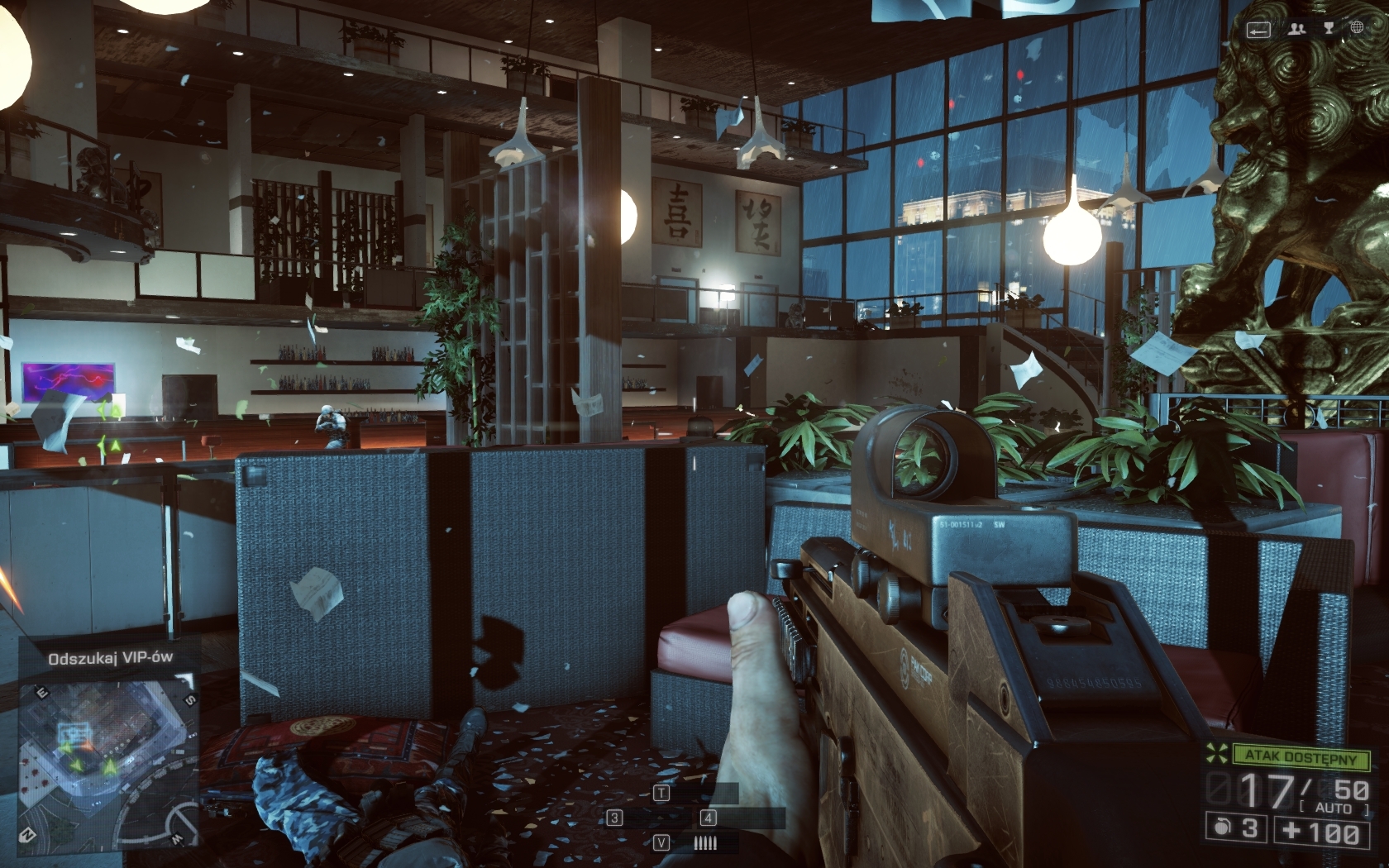
Task: Open the friends list icon
Action: (1296, 29)
